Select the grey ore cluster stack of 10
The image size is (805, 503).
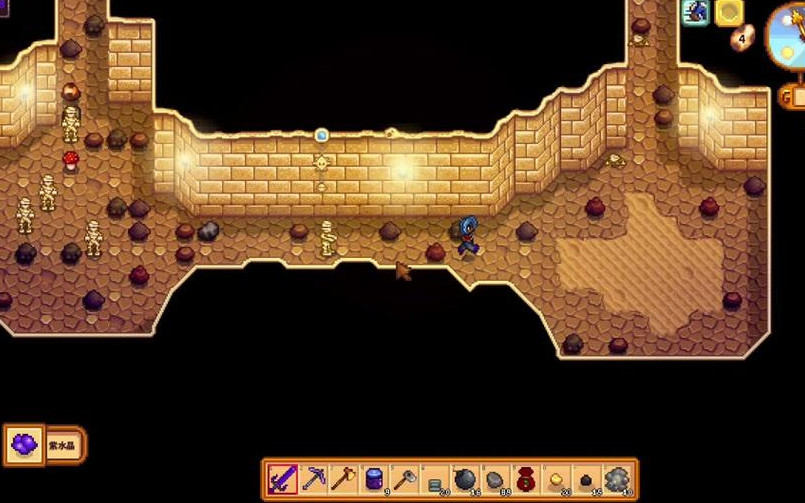[618, 479]
